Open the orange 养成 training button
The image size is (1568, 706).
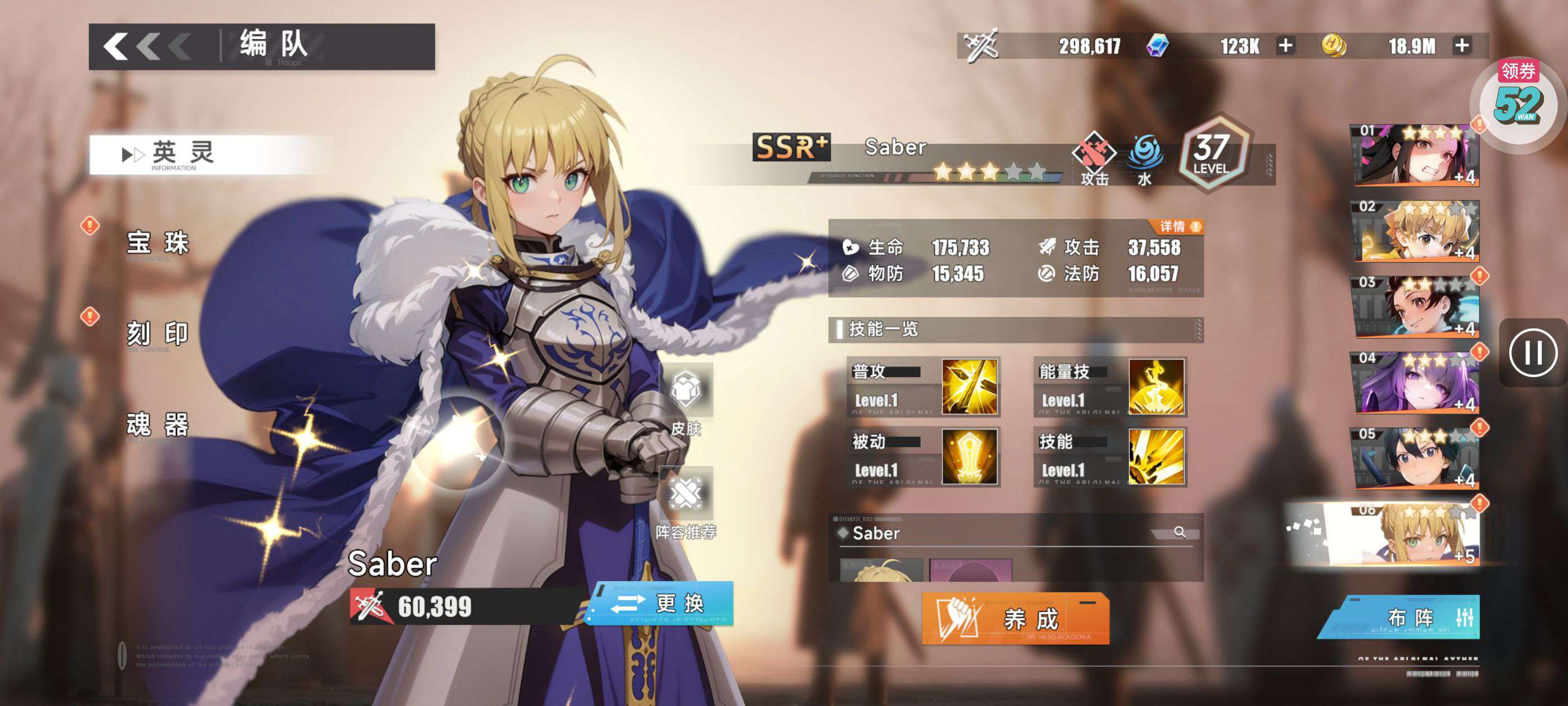pos(1015,619)
